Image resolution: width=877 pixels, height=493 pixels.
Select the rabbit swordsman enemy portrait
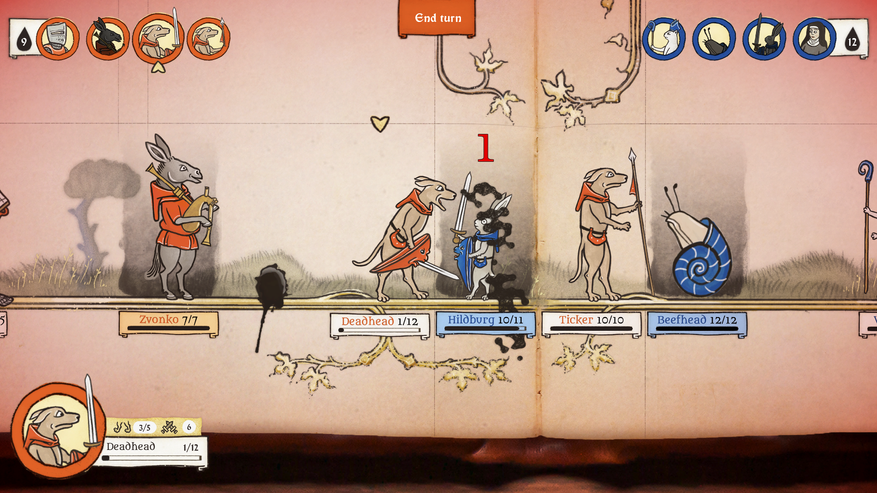pyautogui.click(x=764, y=39)
